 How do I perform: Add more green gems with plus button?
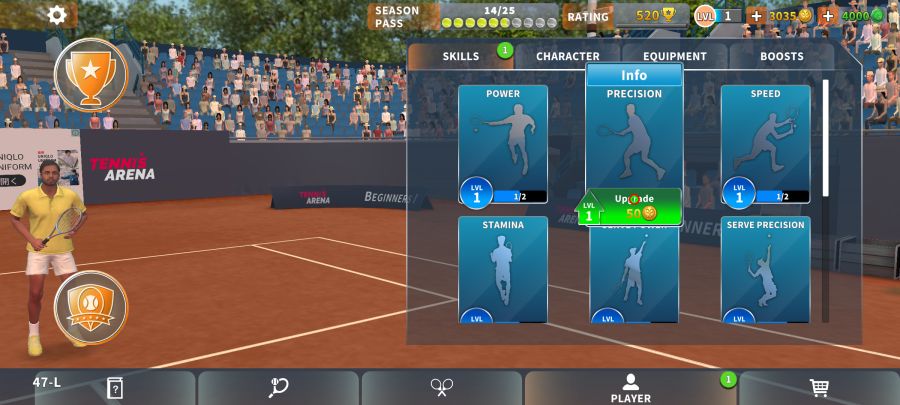click(x=828, y=16)
